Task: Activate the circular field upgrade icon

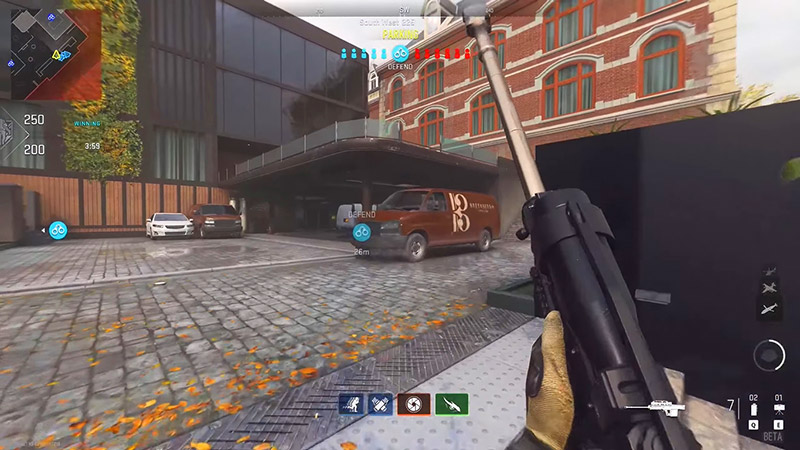Action: click(768, 354)
